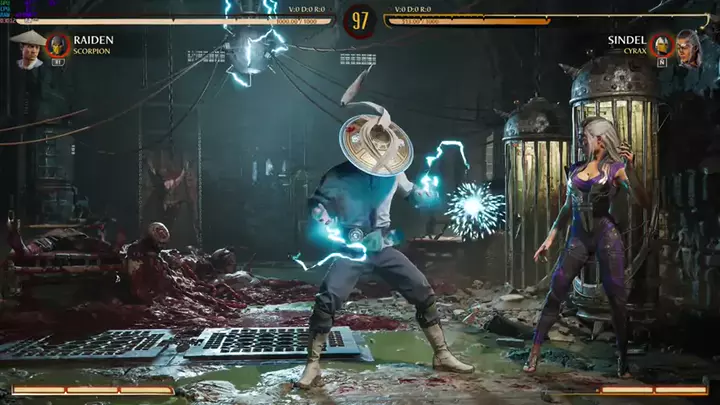Select the Scorpion kameo icon

tap(58, 44)
